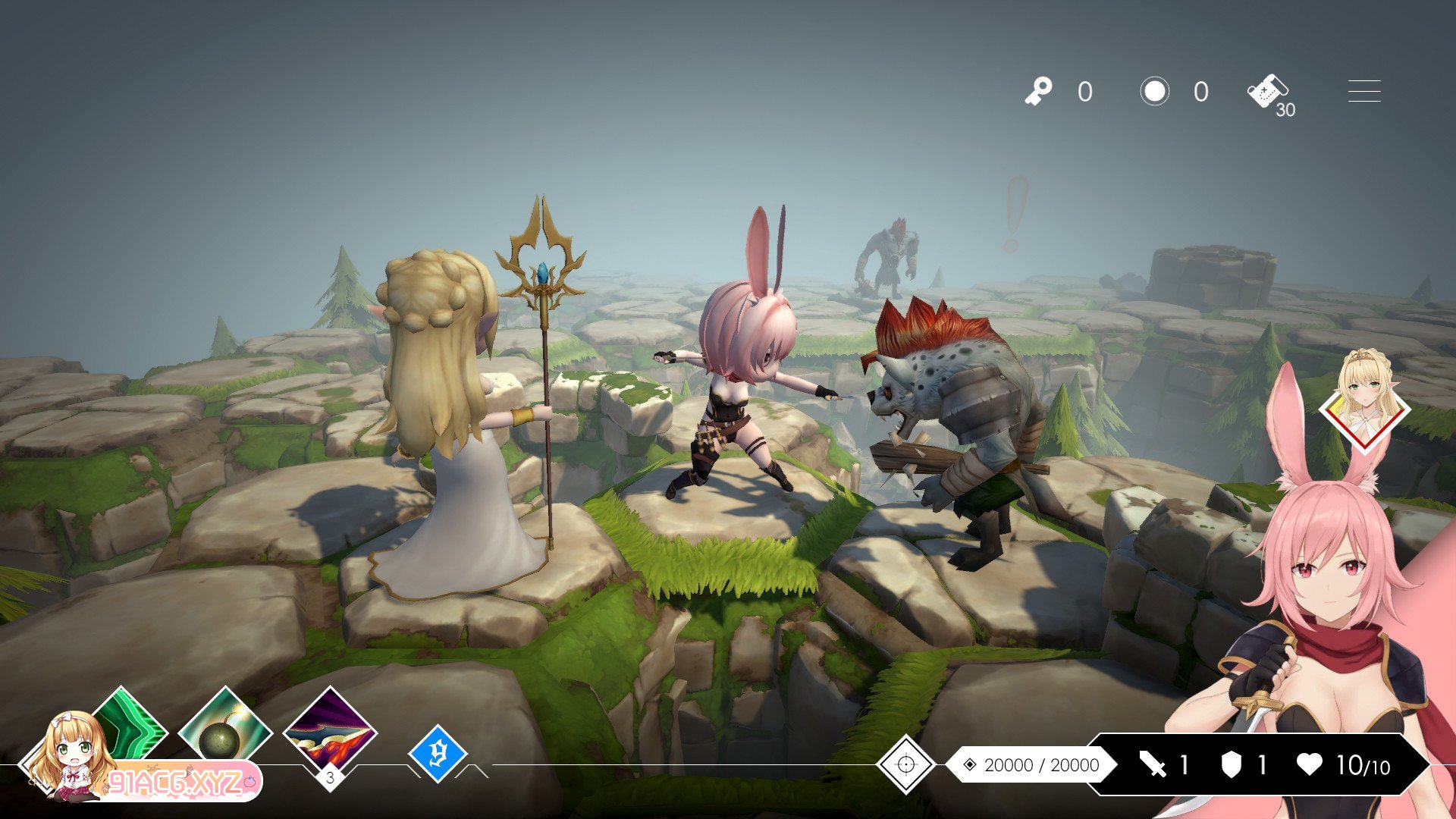
Task: Select the purple blade skill
Action: point(330,732)
